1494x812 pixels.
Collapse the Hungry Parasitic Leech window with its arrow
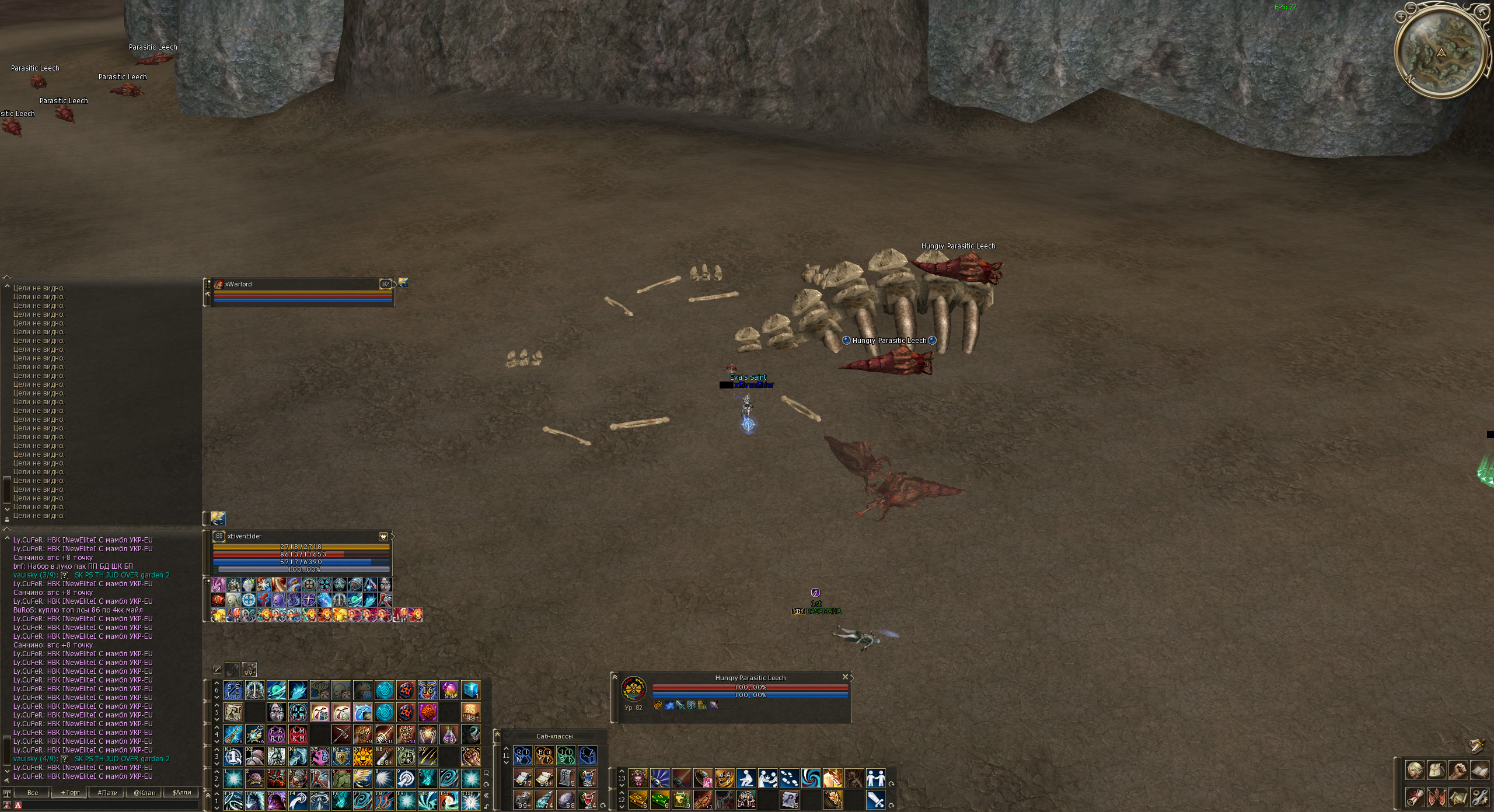coord(615,677)
